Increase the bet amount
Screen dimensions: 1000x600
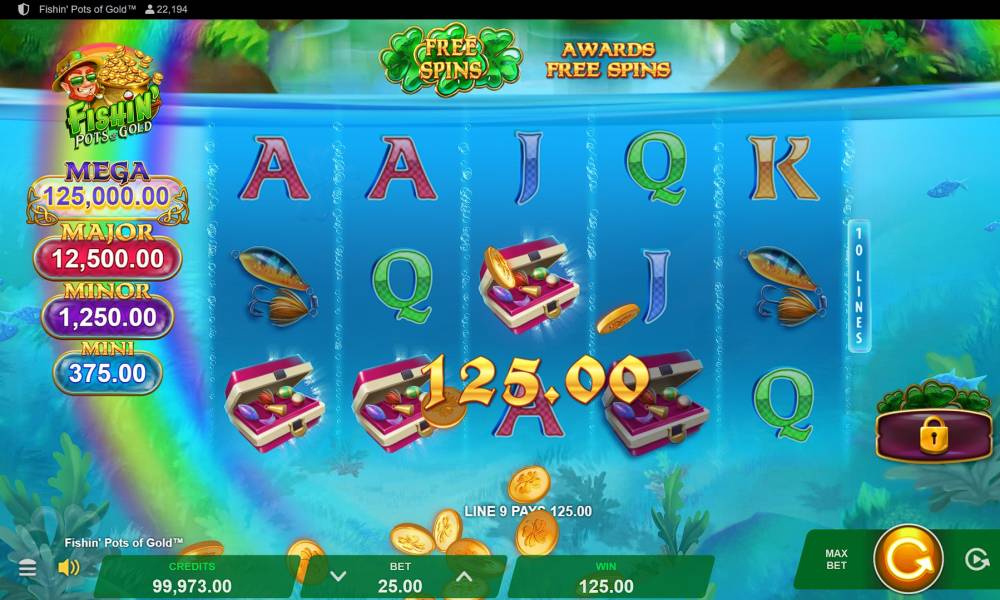point(464,576)
